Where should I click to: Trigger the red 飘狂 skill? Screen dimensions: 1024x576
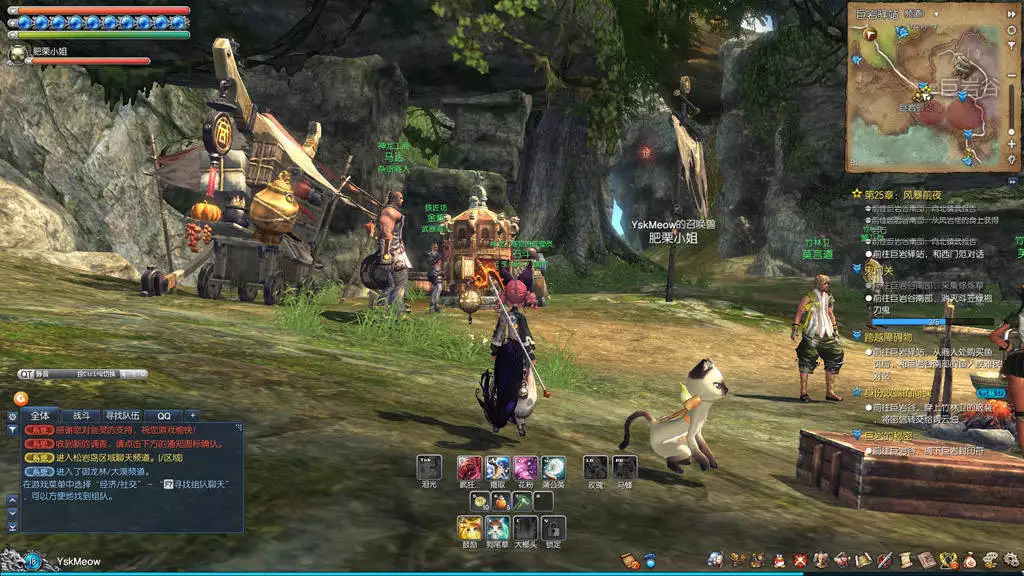470,467
